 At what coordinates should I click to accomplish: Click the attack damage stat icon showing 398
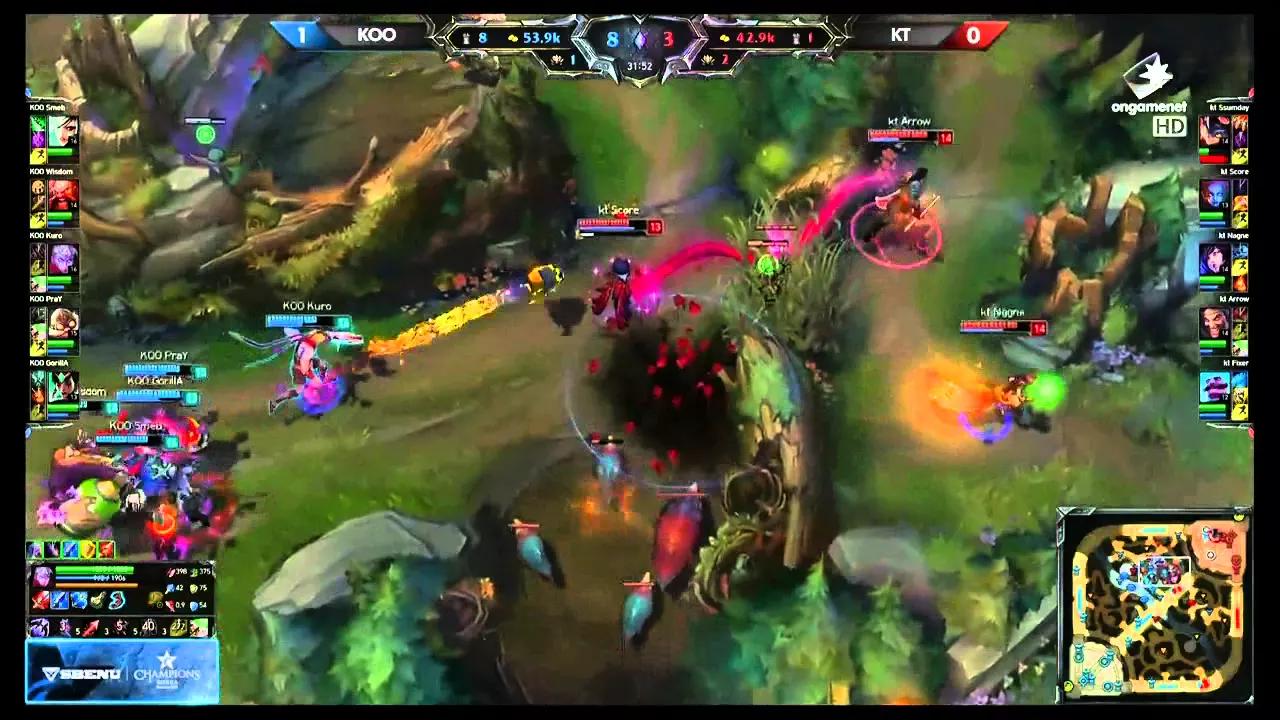pyautogui.click(x=172, y=571)
